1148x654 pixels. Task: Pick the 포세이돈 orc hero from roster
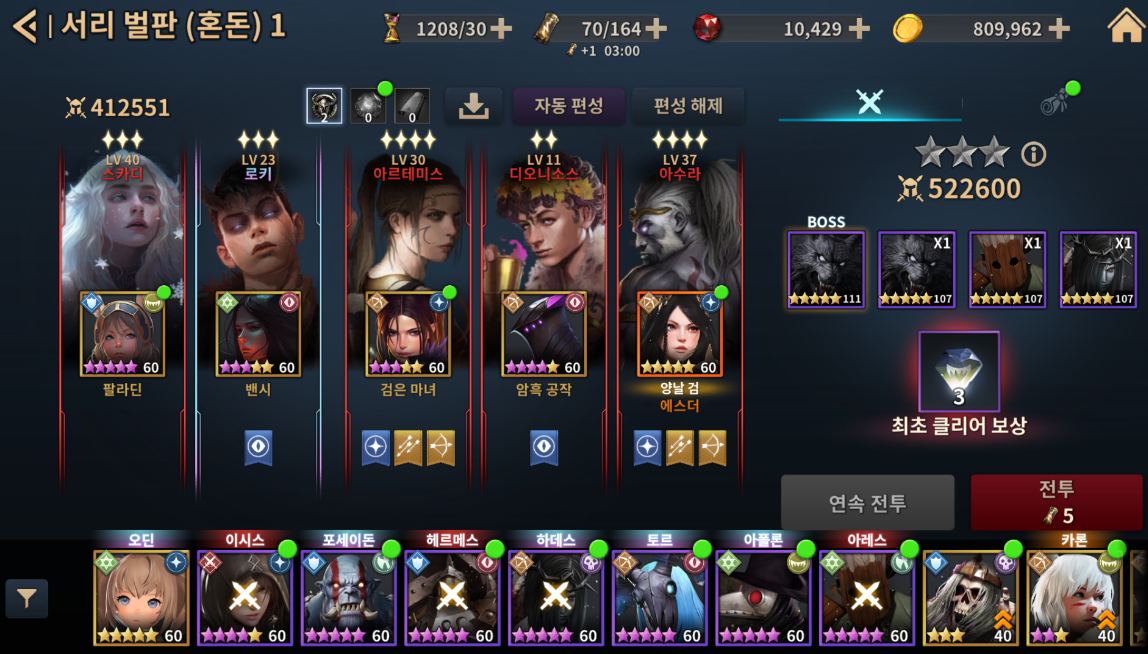tap(348, 597)
